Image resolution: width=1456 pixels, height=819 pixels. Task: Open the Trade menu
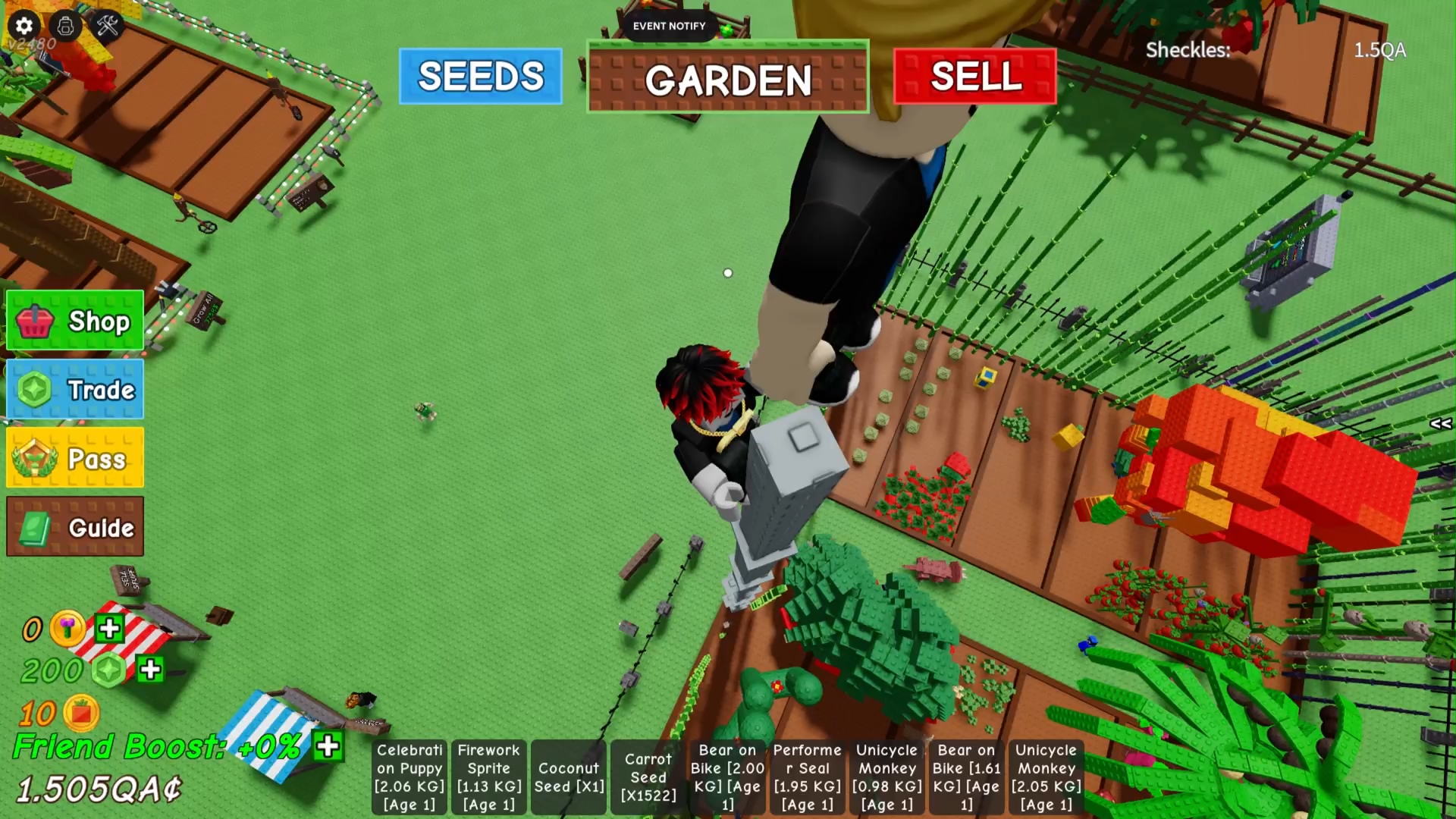[x=75, y=390]
